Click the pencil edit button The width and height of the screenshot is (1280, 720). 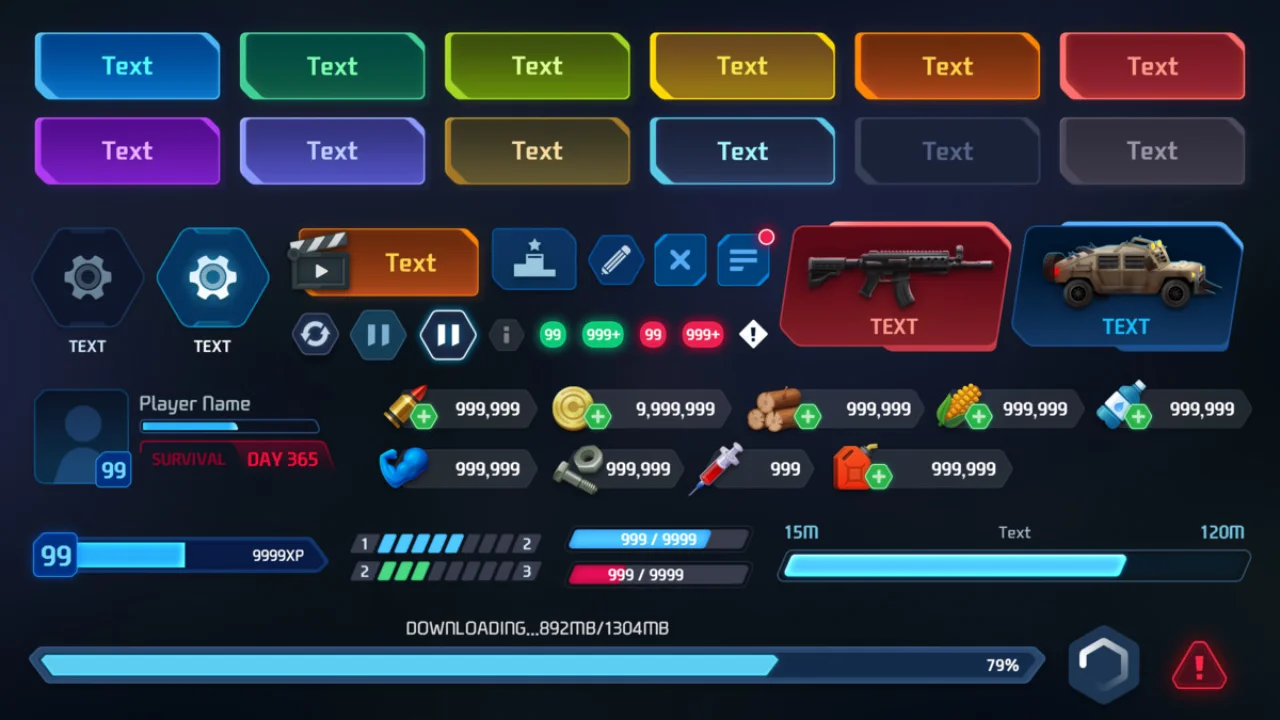coord(616,260)
